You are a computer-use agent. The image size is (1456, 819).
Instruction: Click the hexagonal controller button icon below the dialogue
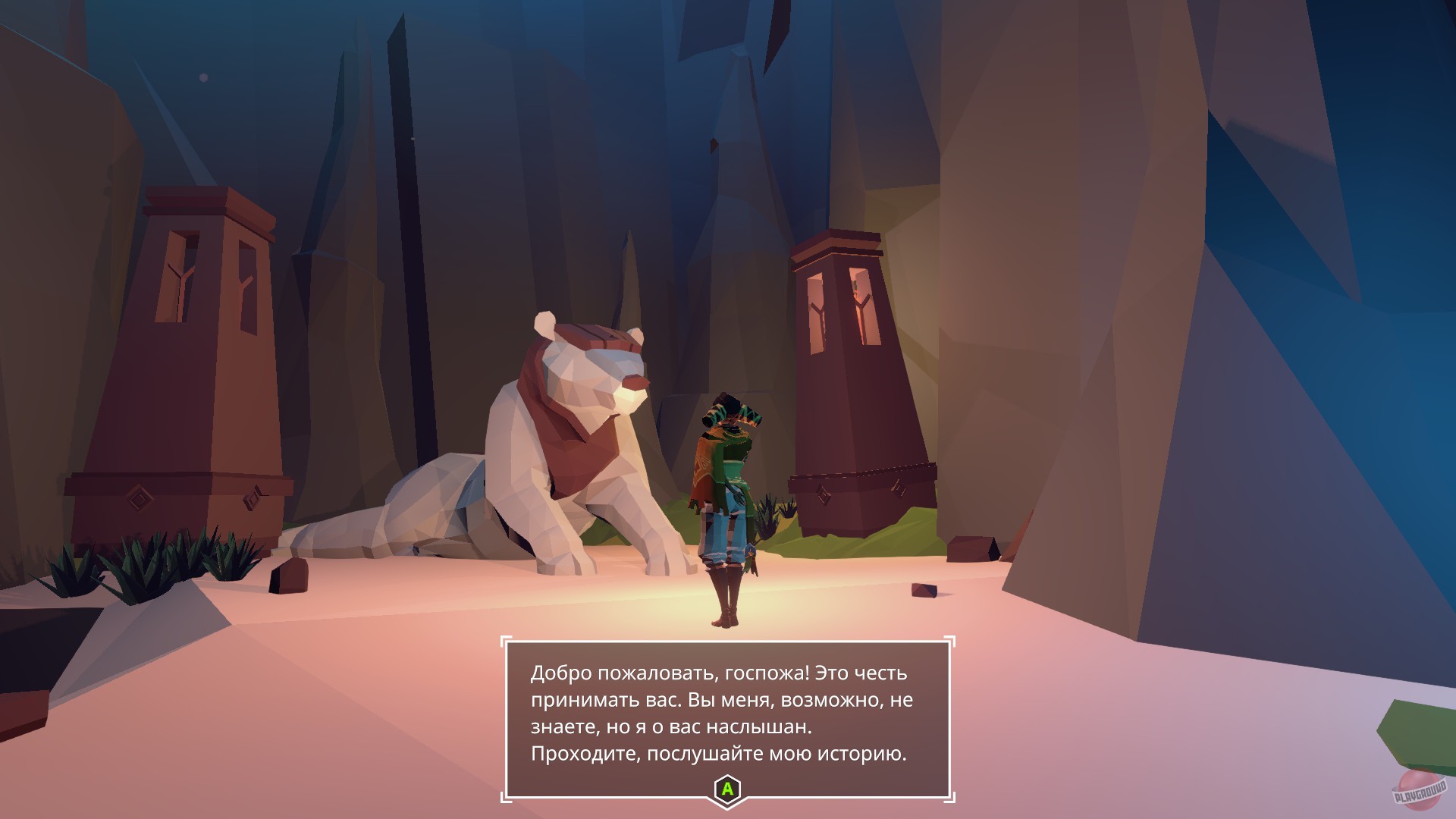(726, 789)
